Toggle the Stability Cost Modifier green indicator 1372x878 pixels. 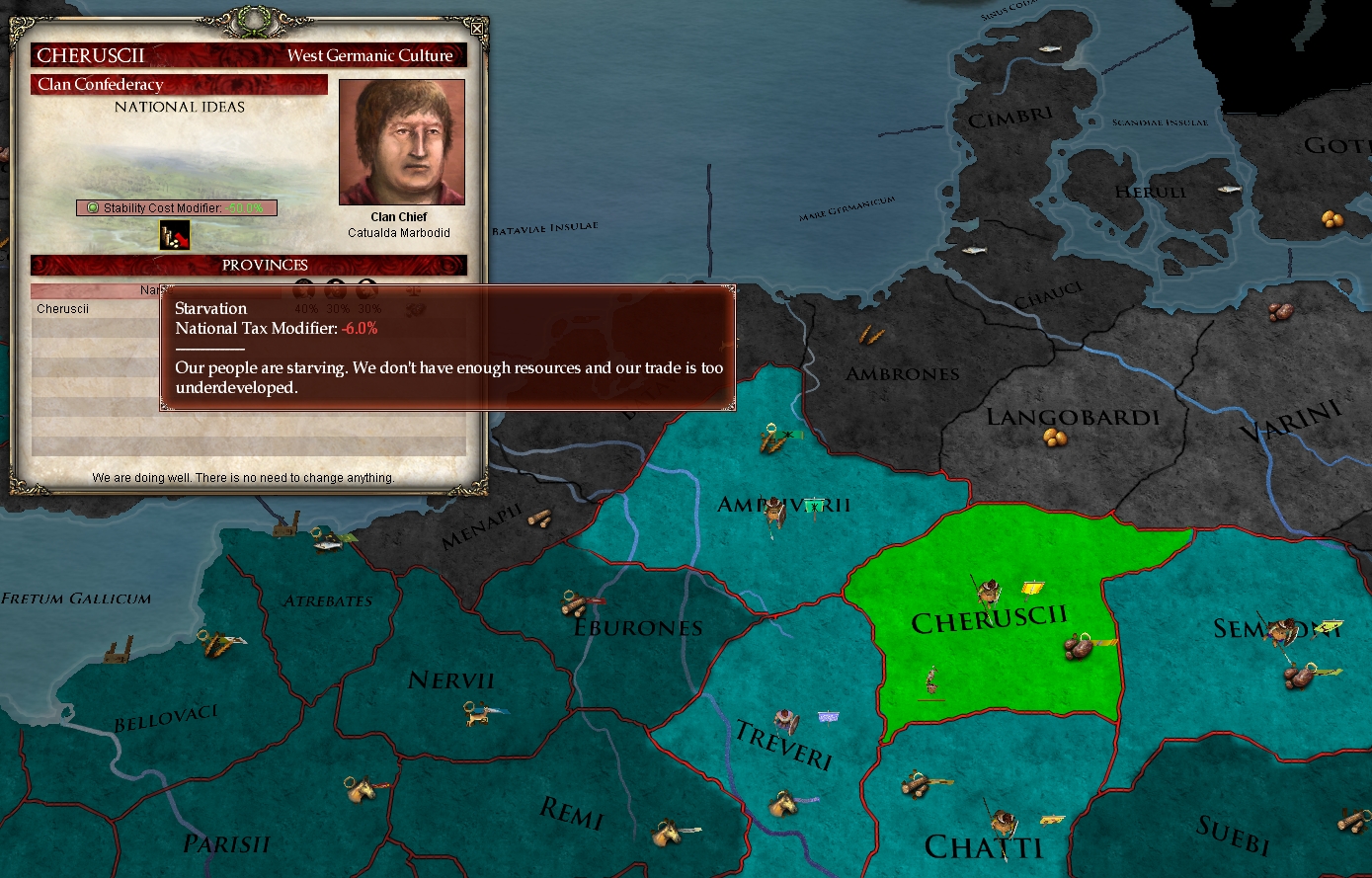pyautogui.click(x=93, y=207)
